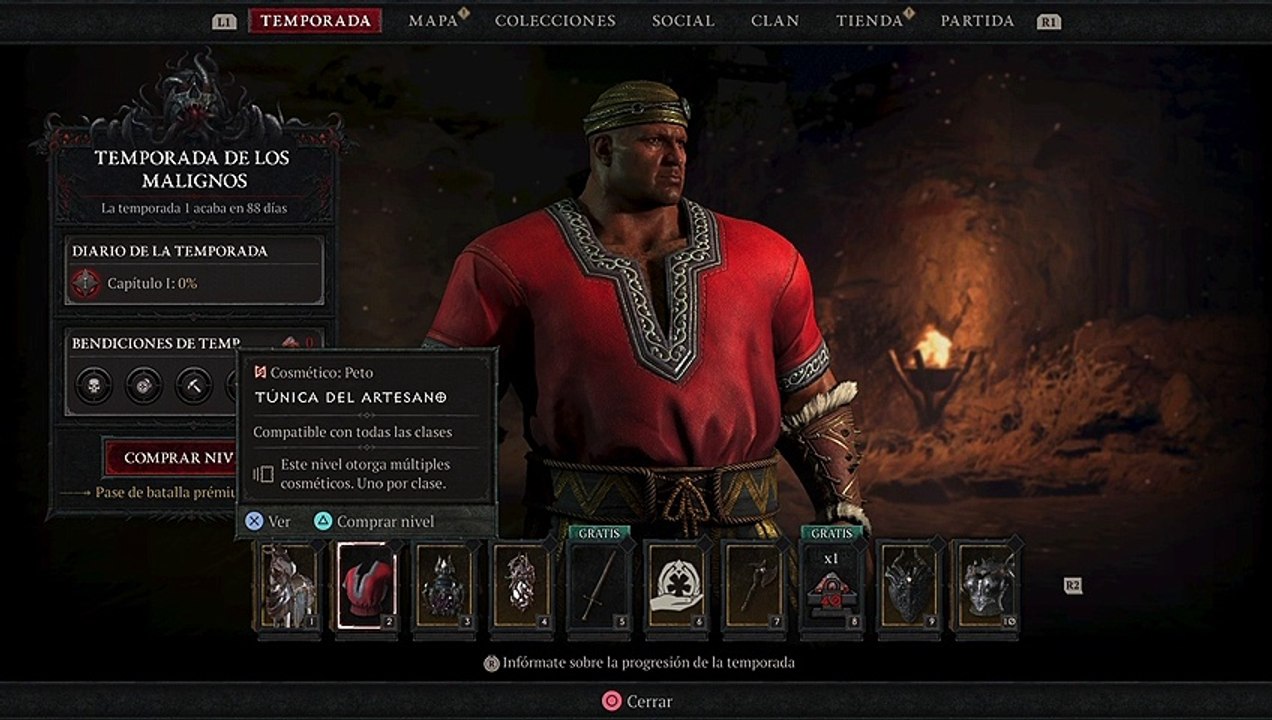Pick the red tunic level 2 reward

pyautogui.click(x=365, y=586)
